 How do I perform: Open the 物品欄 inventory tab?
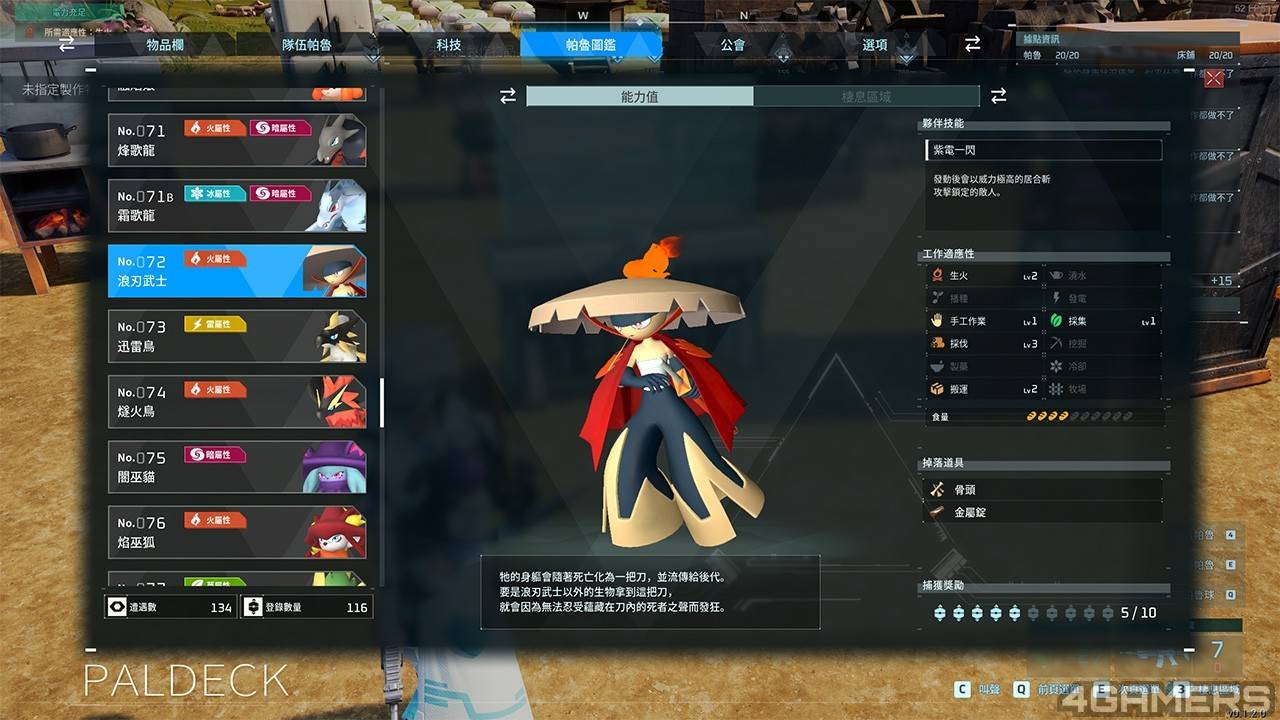(164, 45)
